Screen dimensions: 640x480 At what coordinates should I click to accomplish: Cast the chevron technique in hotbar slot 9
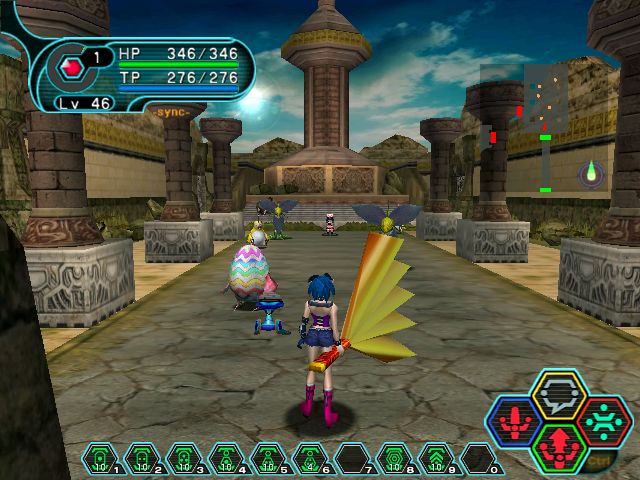(x=436, y=461)
